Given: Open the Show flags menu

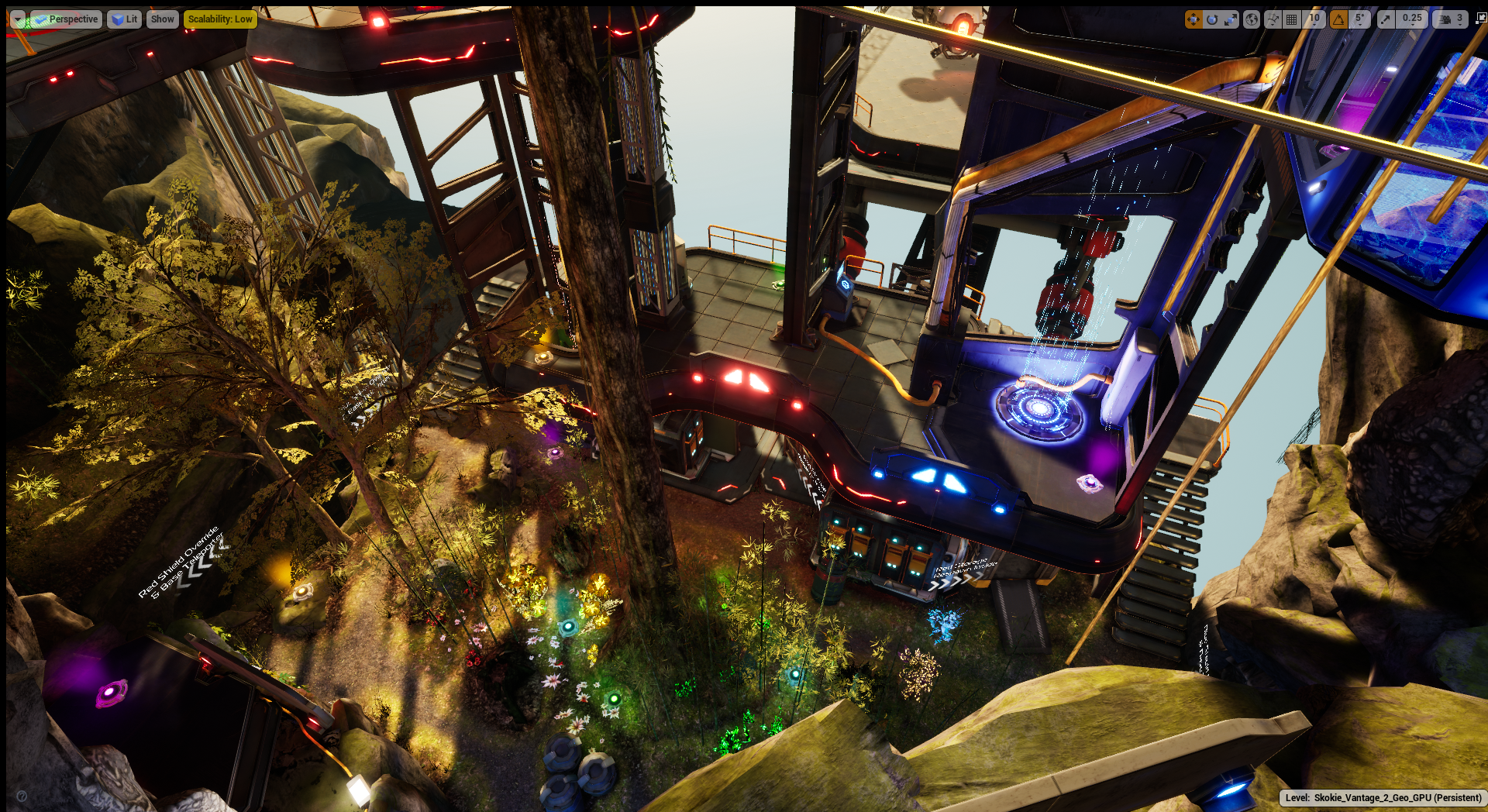Looking at the screenshot, I should pyautogui.click(x=162, y=19).
